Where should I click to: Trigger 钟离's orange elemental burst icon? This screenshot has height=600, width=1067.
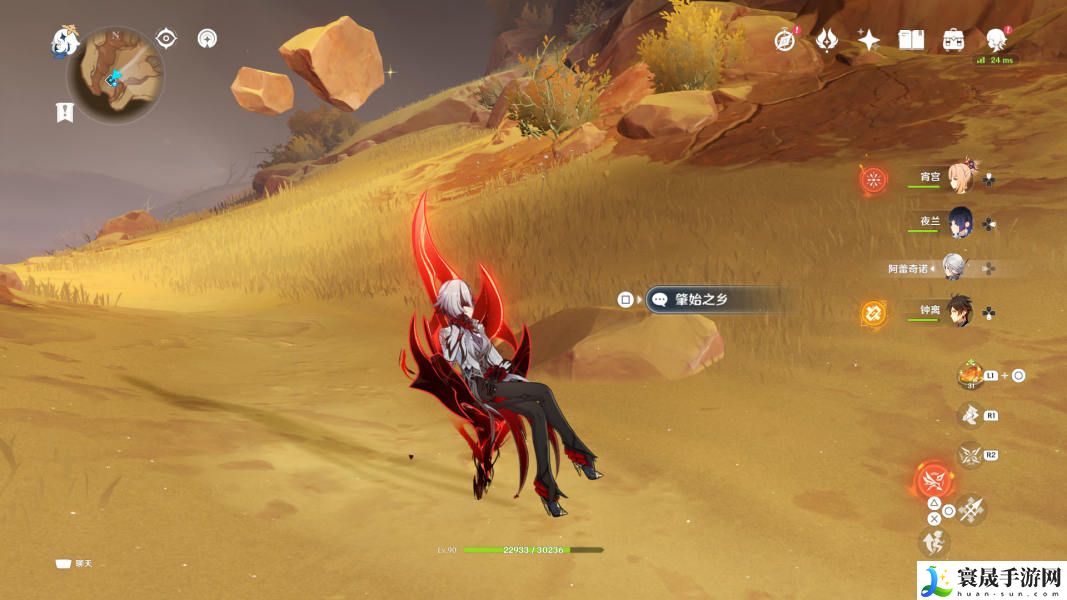coord(874,313)
